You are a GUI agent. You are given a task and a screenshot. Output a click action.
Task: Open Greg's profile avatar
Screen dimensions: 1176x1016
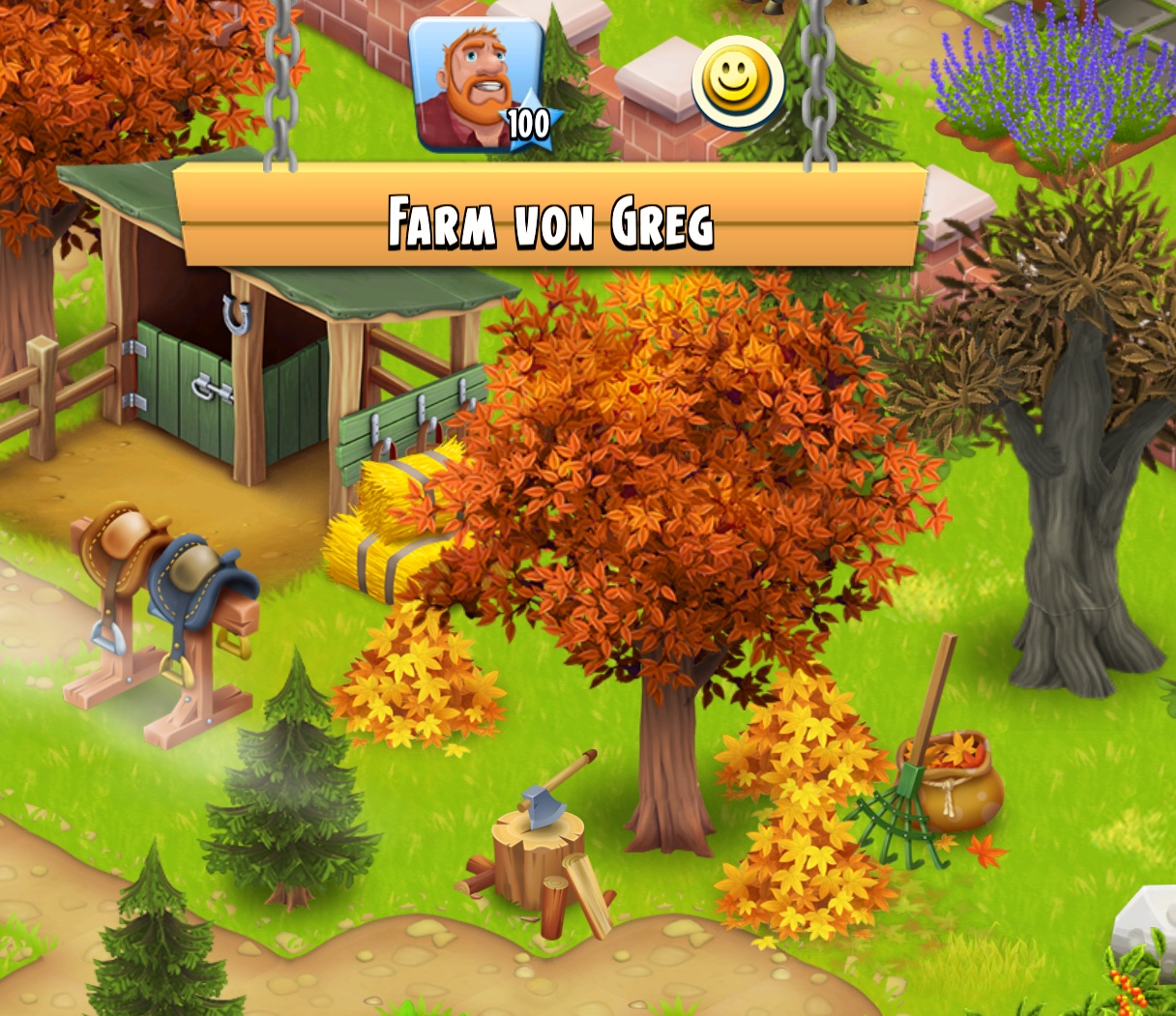click(476, 85)
